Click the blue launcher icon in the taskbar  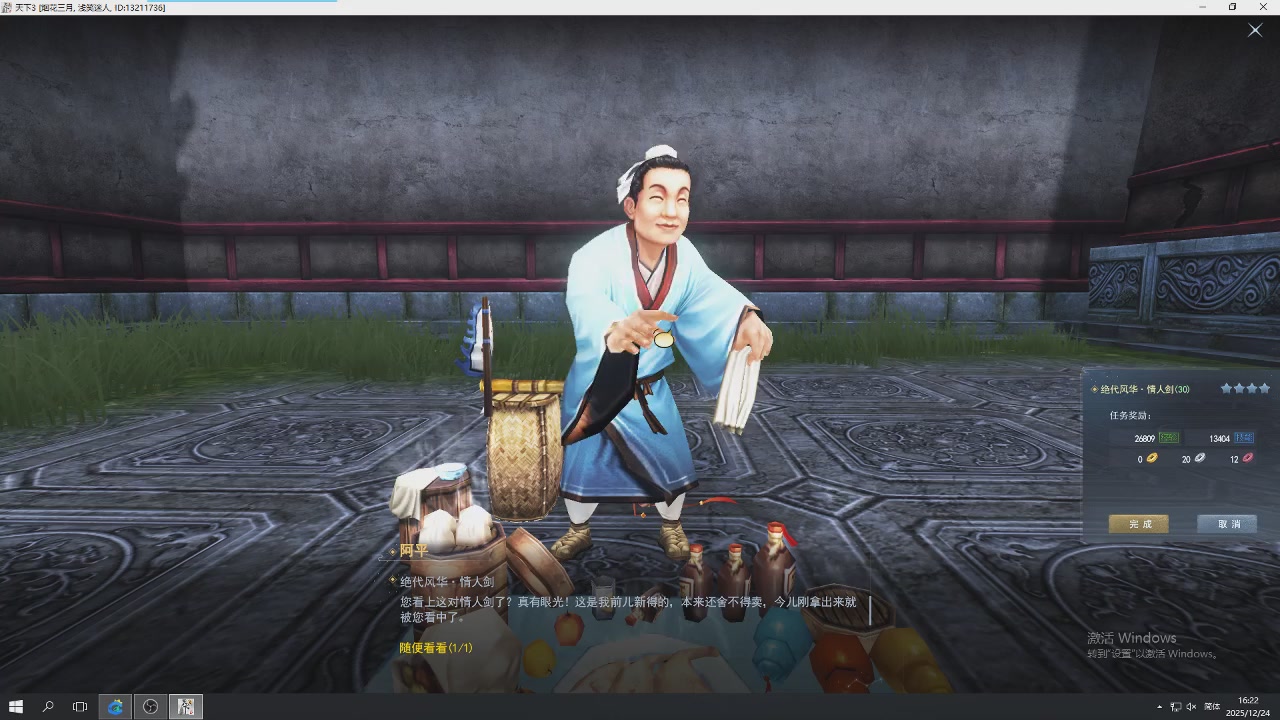click(x=115, y=706)
